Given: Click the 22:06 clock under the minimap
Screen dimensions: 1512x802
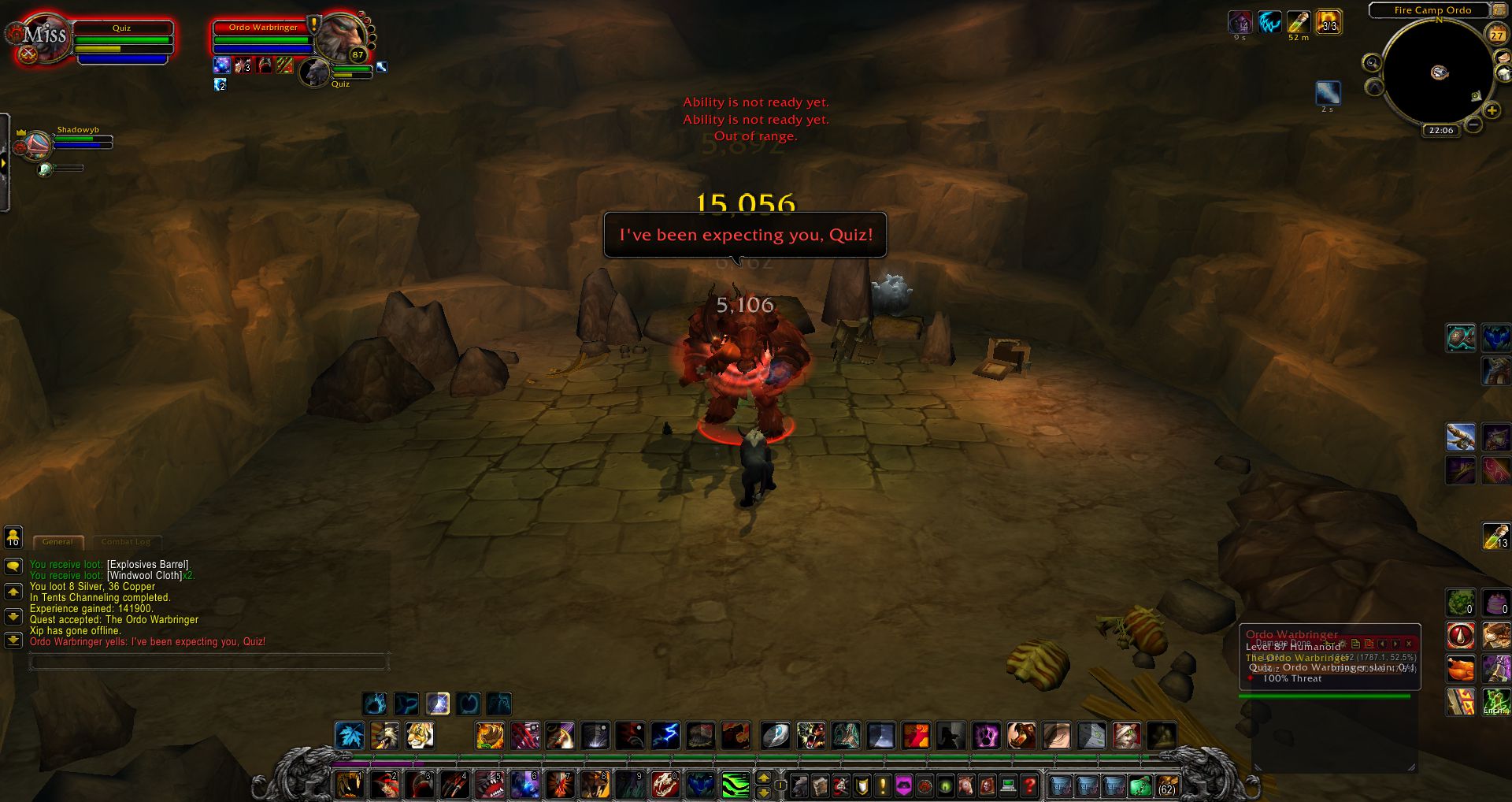Looking at the screenshot, I should tap(1441, 131).
